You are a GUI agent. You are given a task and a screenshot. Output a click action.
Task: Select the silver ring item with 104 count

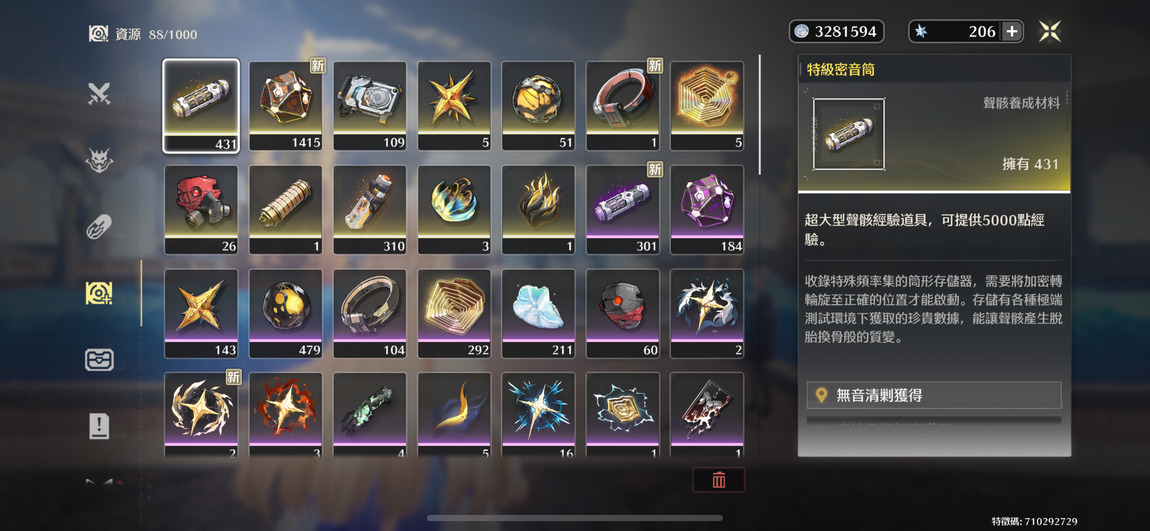(370, 313)
